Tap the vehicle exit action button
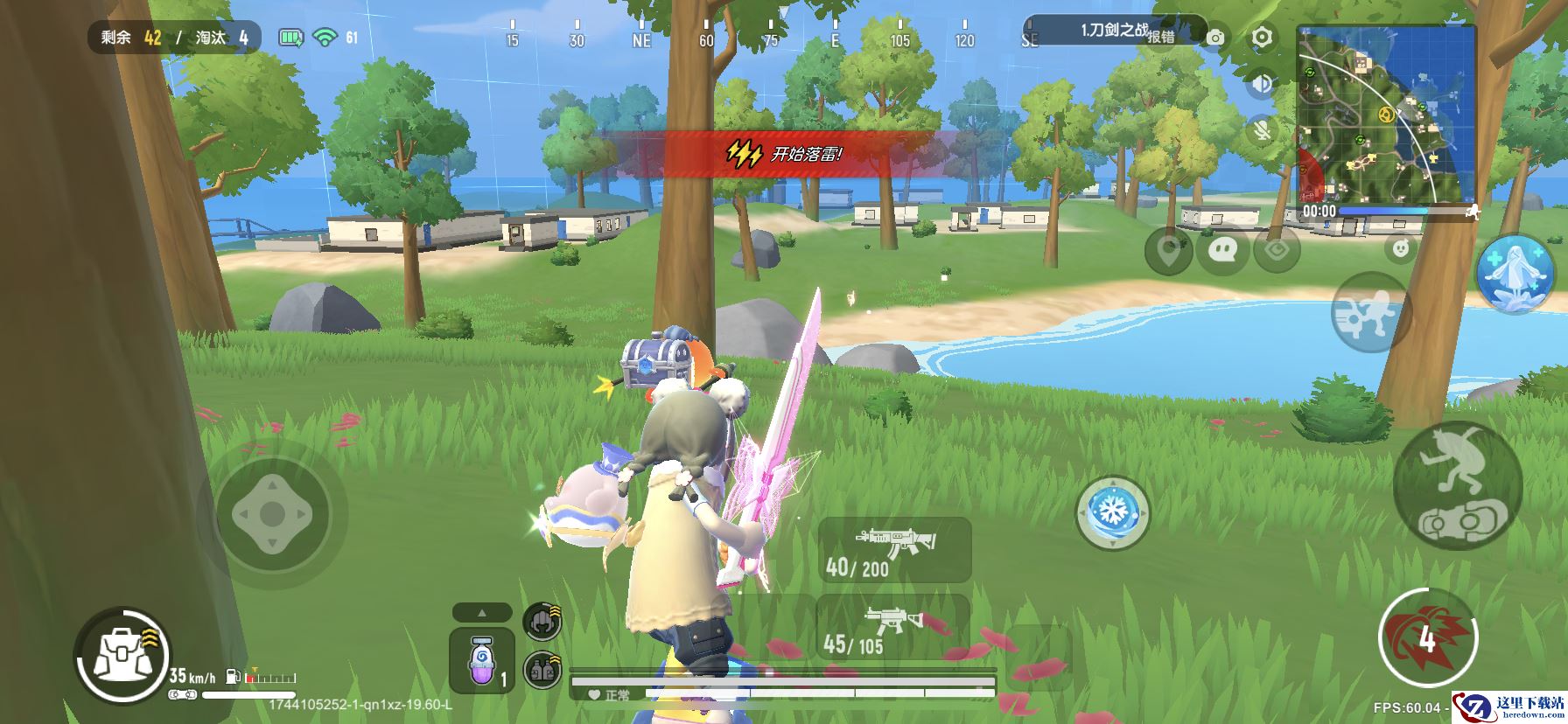This screenshot has height=724, width=1568. [1457, 485]
